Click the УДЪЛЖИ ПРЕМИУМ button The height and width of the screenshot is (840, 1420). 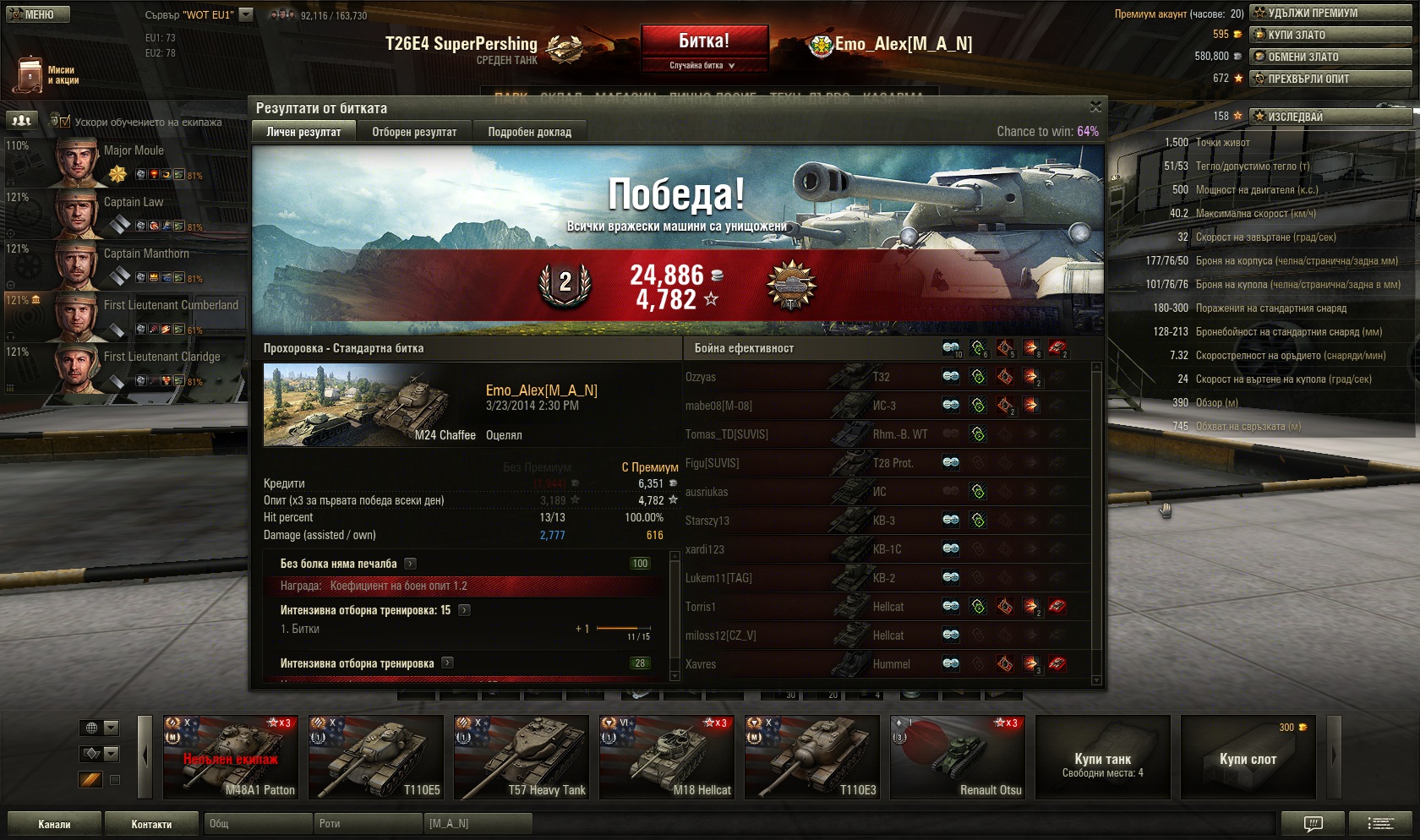(1330, 13)
